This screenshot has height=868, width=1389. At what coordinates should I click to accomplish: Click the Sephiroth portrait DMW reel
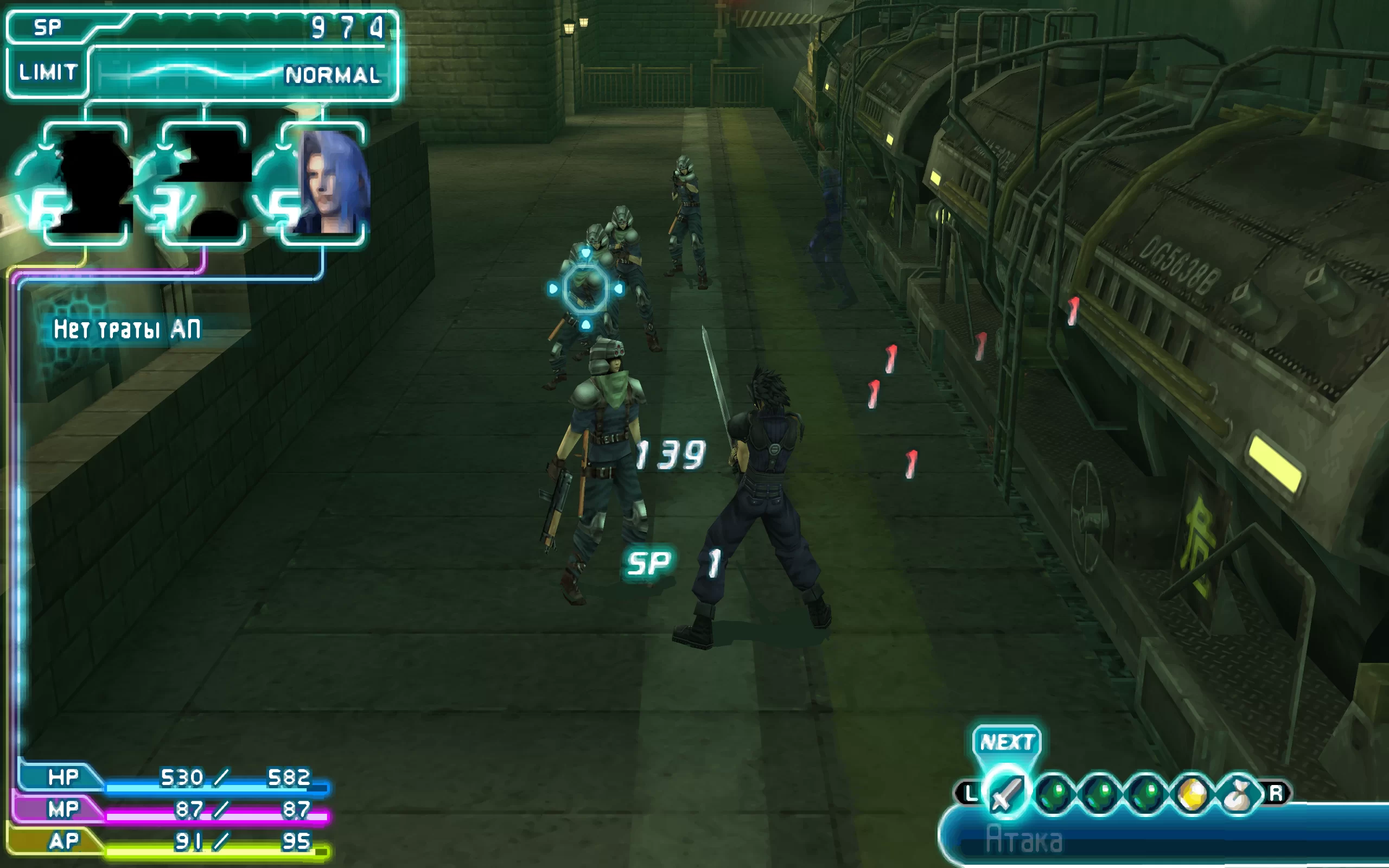tap(325, 183)
